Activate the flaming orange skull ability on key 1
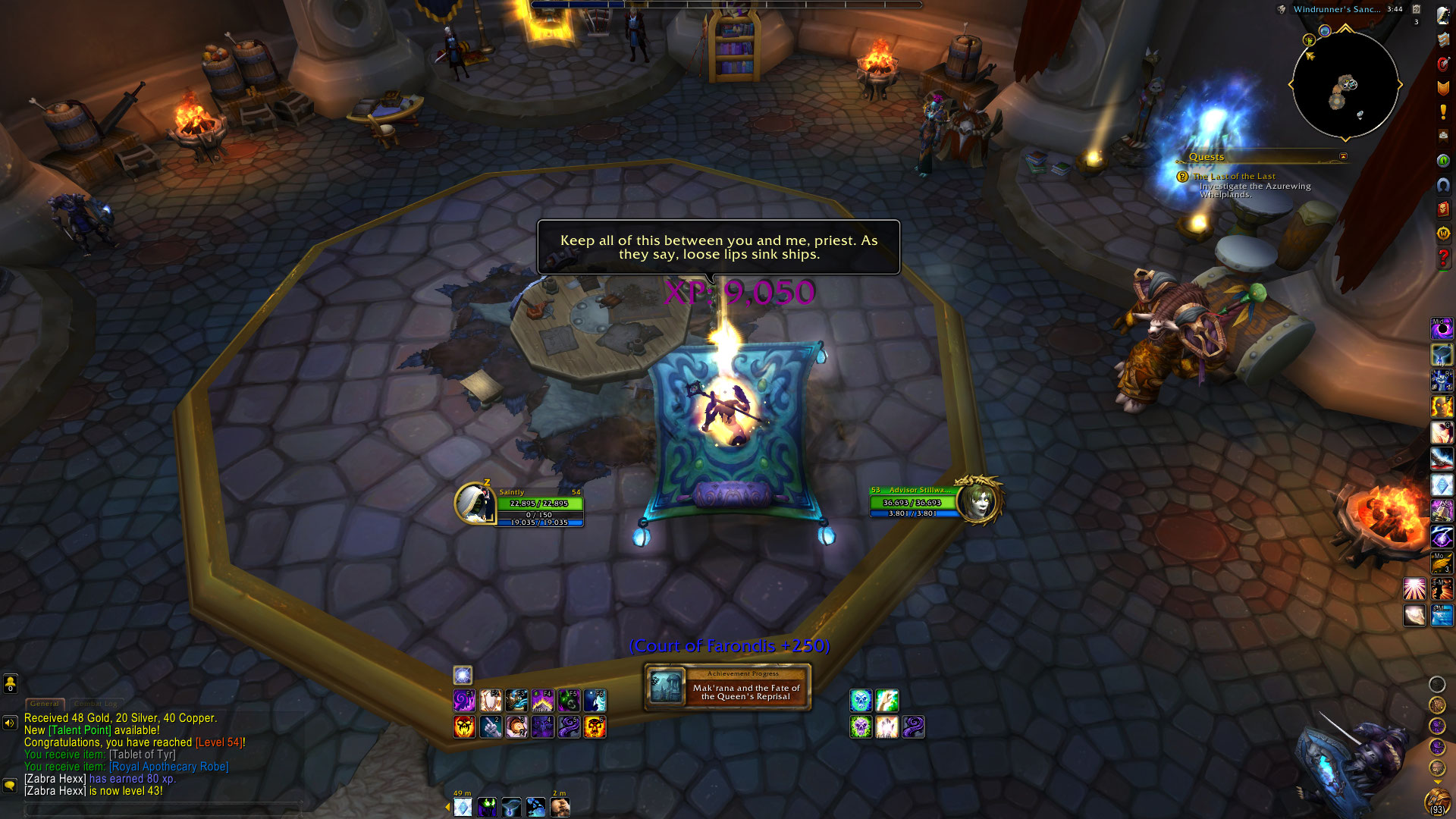The height and width of the screenshot is (819, 1456). click(464, 727)
